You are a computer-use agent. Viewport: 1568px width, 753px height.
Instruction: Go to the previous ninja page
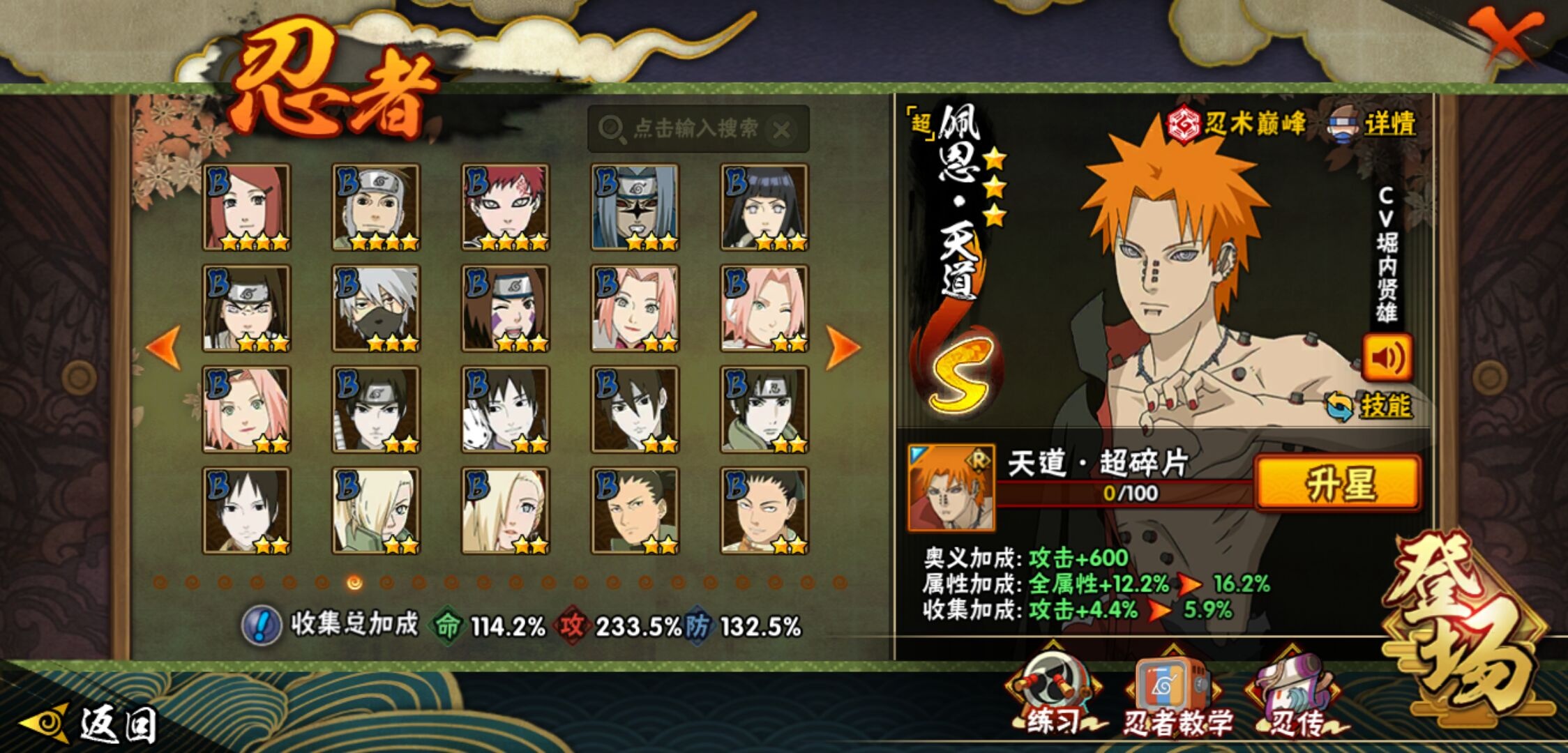coord(165,347)
